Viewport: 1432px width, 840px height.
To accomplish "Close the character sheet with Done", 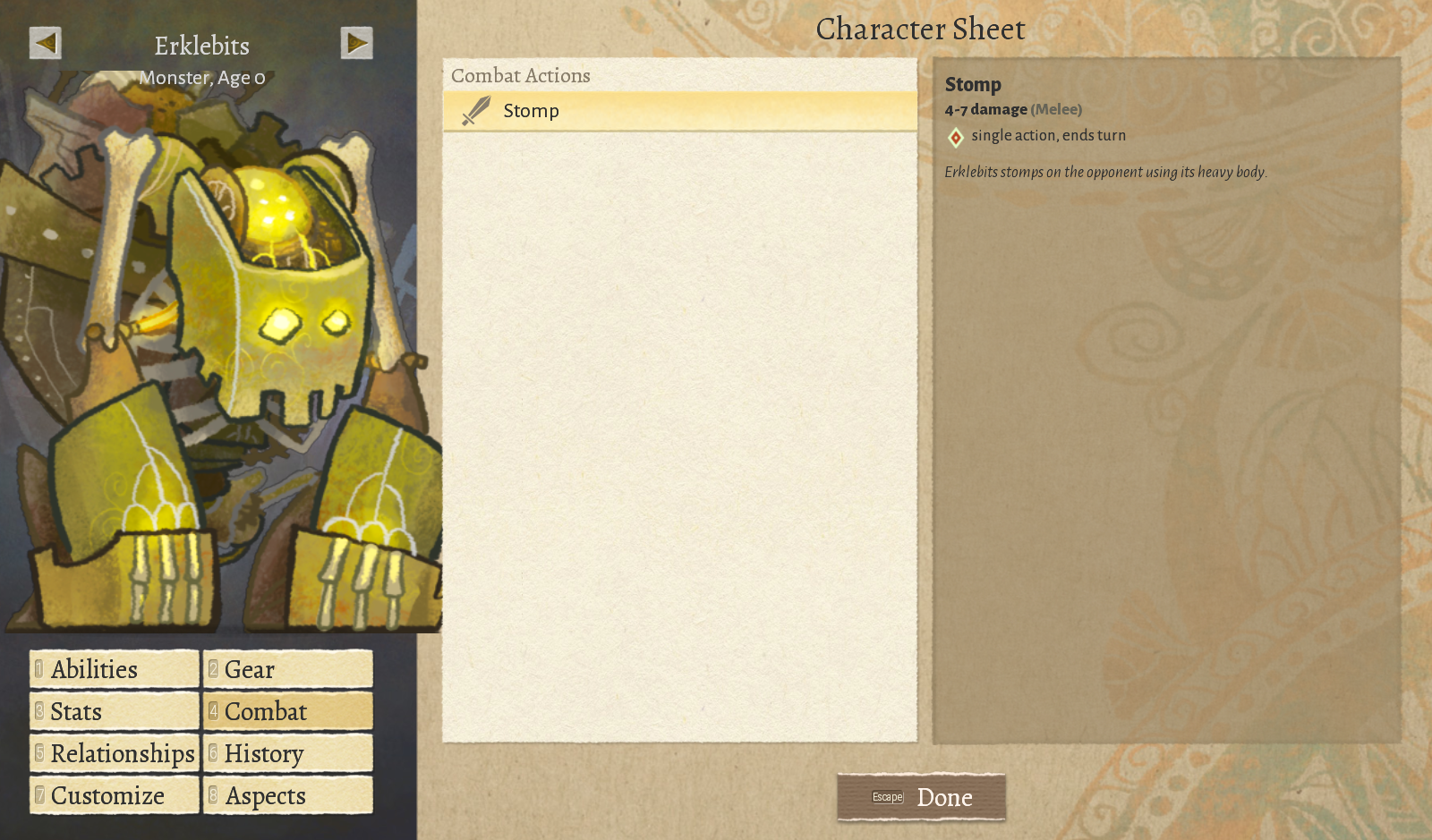I will coord(921,797).
